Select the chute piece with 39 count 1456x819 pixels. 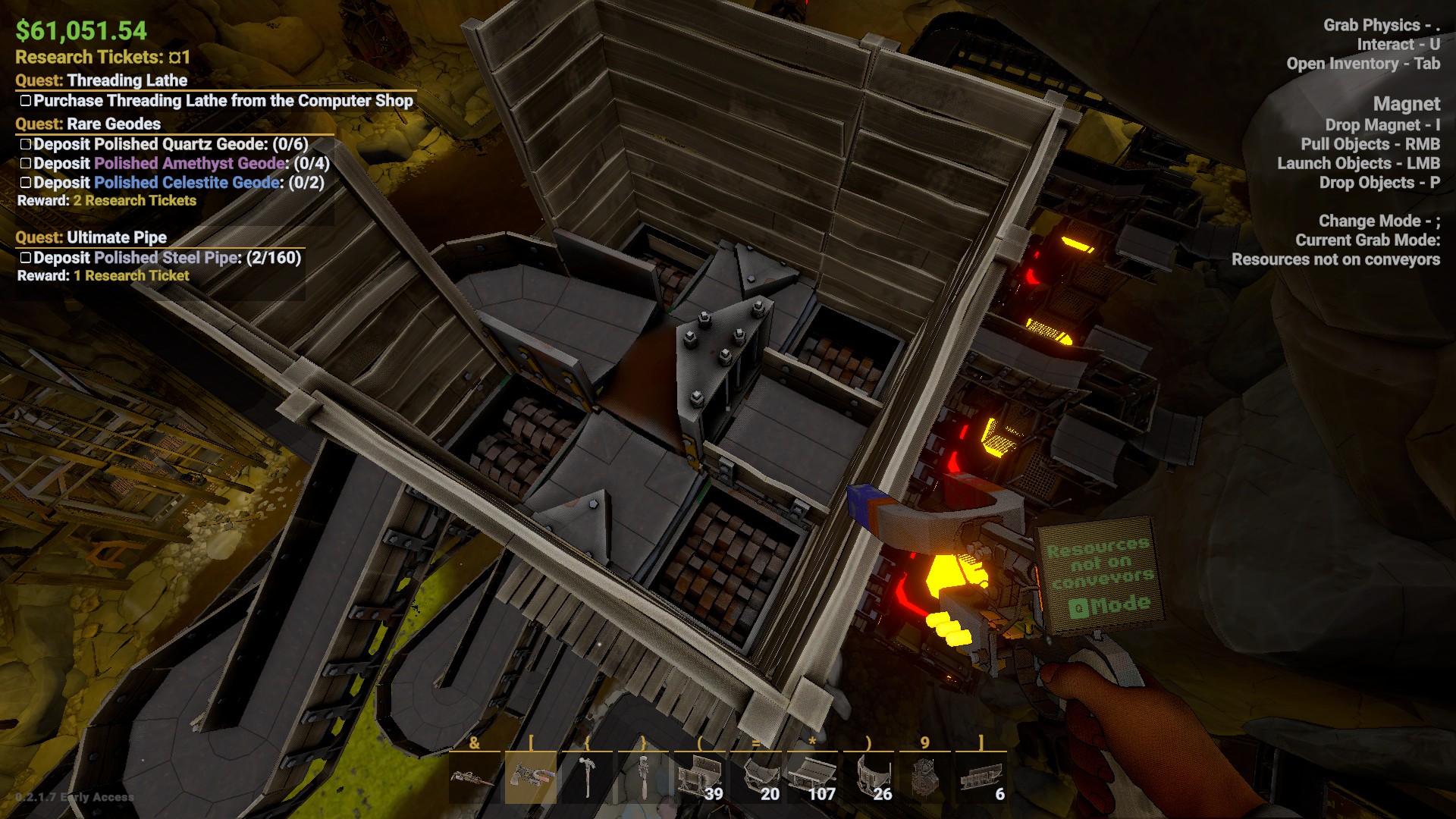(699, 778)
